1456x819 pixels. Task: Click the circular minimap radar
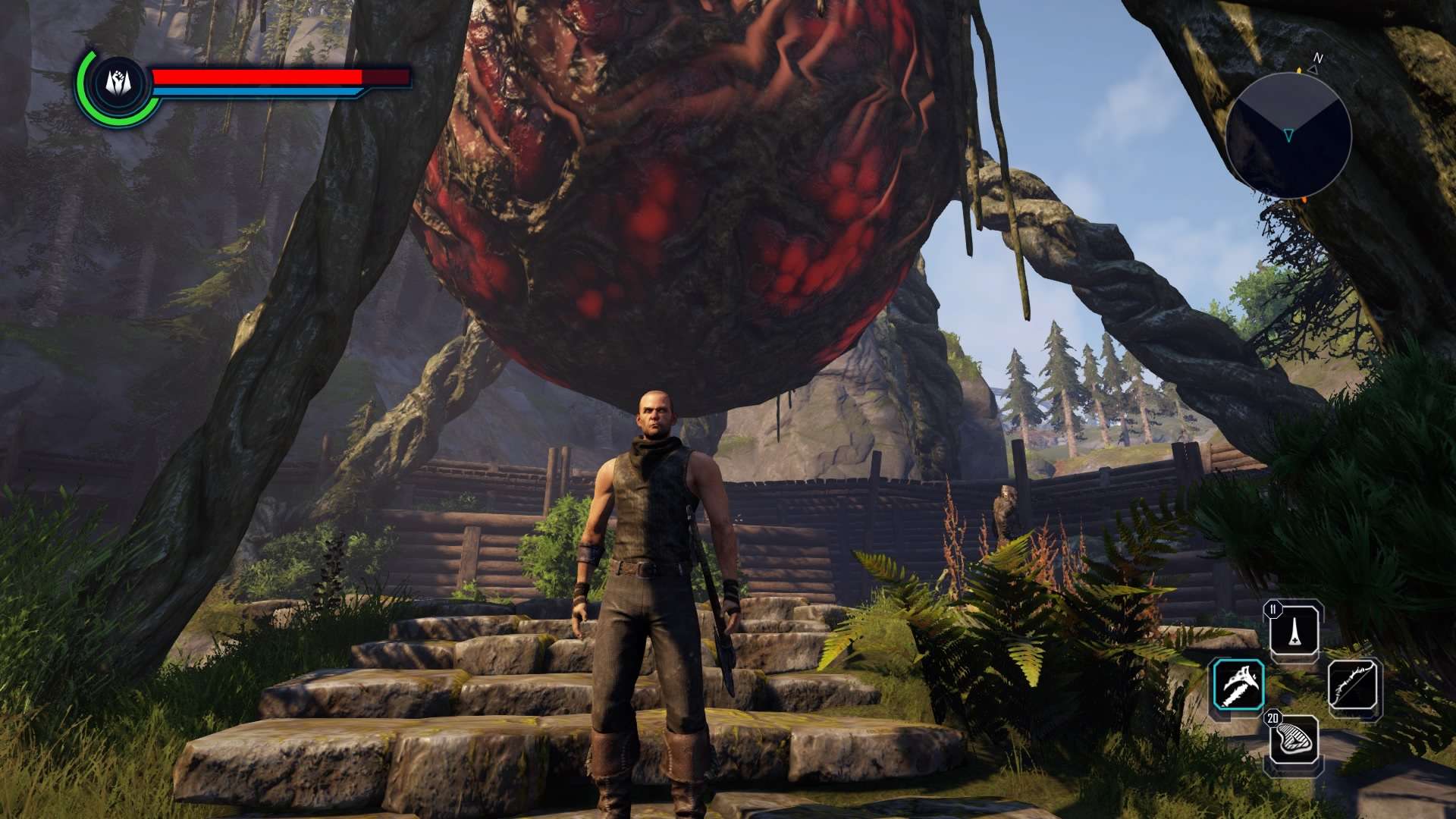pyautogui.click(x=1288, y=136)
